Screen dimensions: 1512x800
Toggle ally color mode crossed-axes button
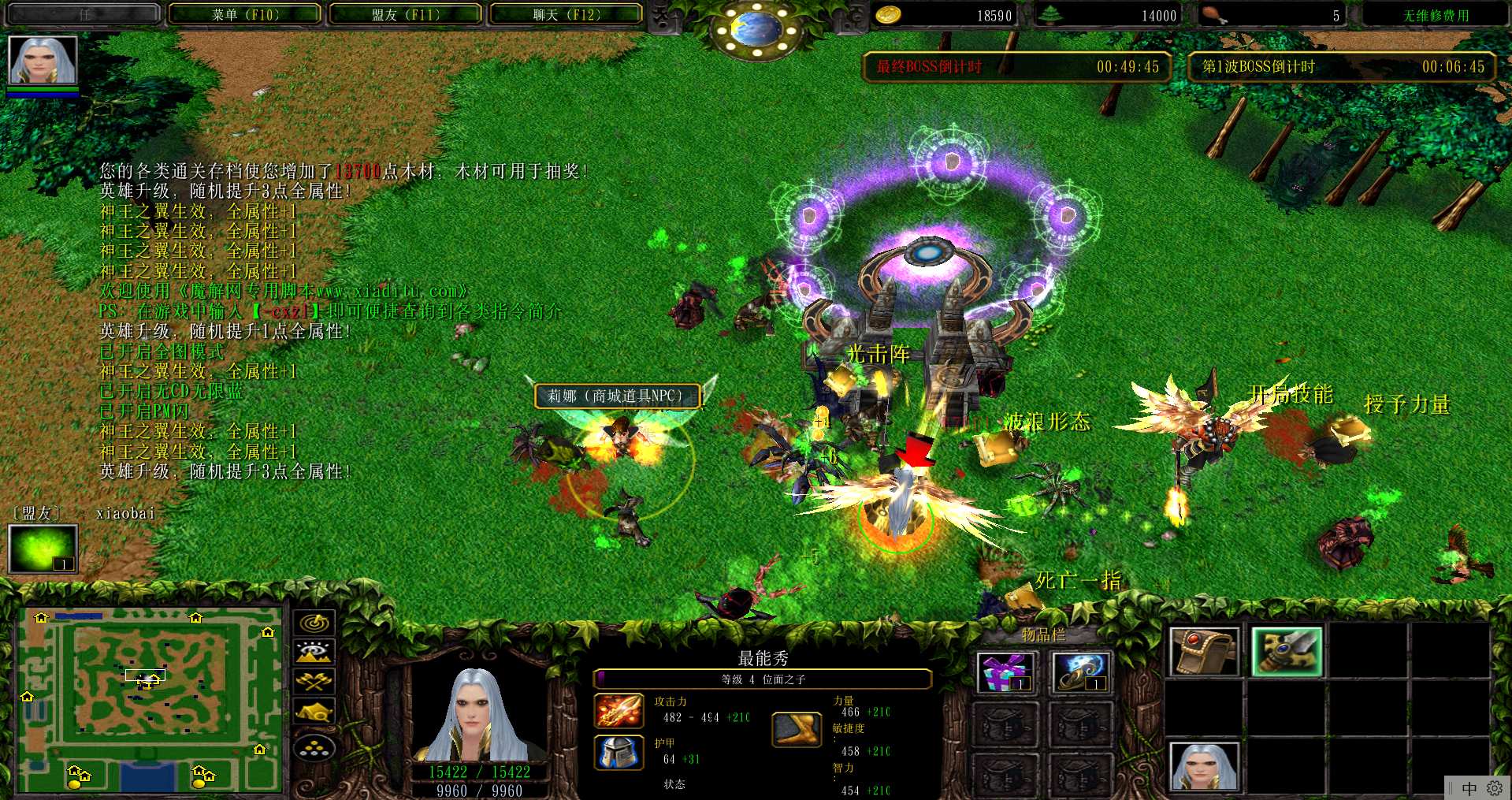pos(314,682)
